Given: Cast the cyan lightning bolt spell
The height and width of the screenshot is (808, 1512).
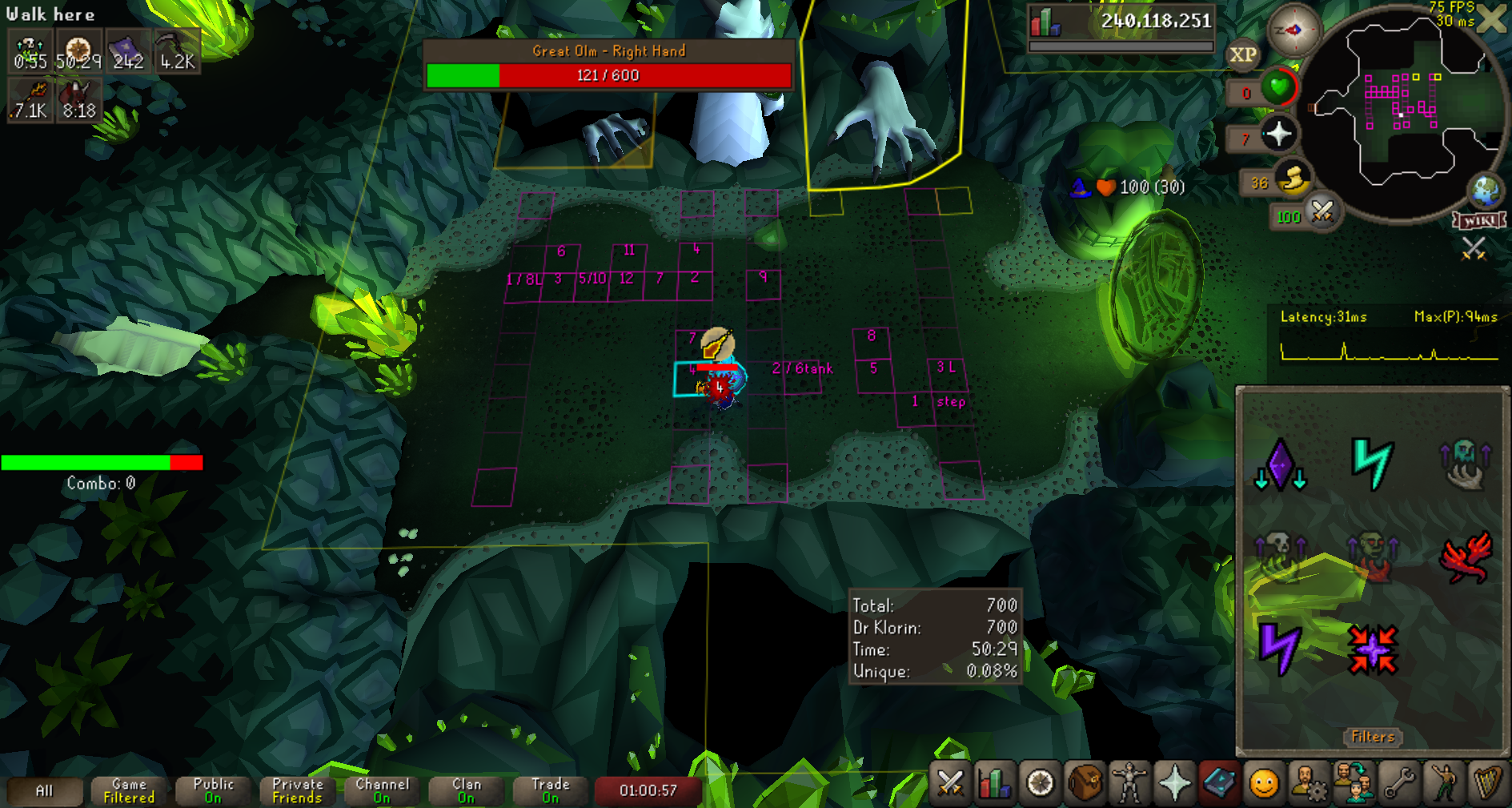Looking at the screenshot, I should pyautogui.click(x=1372, y=464).
